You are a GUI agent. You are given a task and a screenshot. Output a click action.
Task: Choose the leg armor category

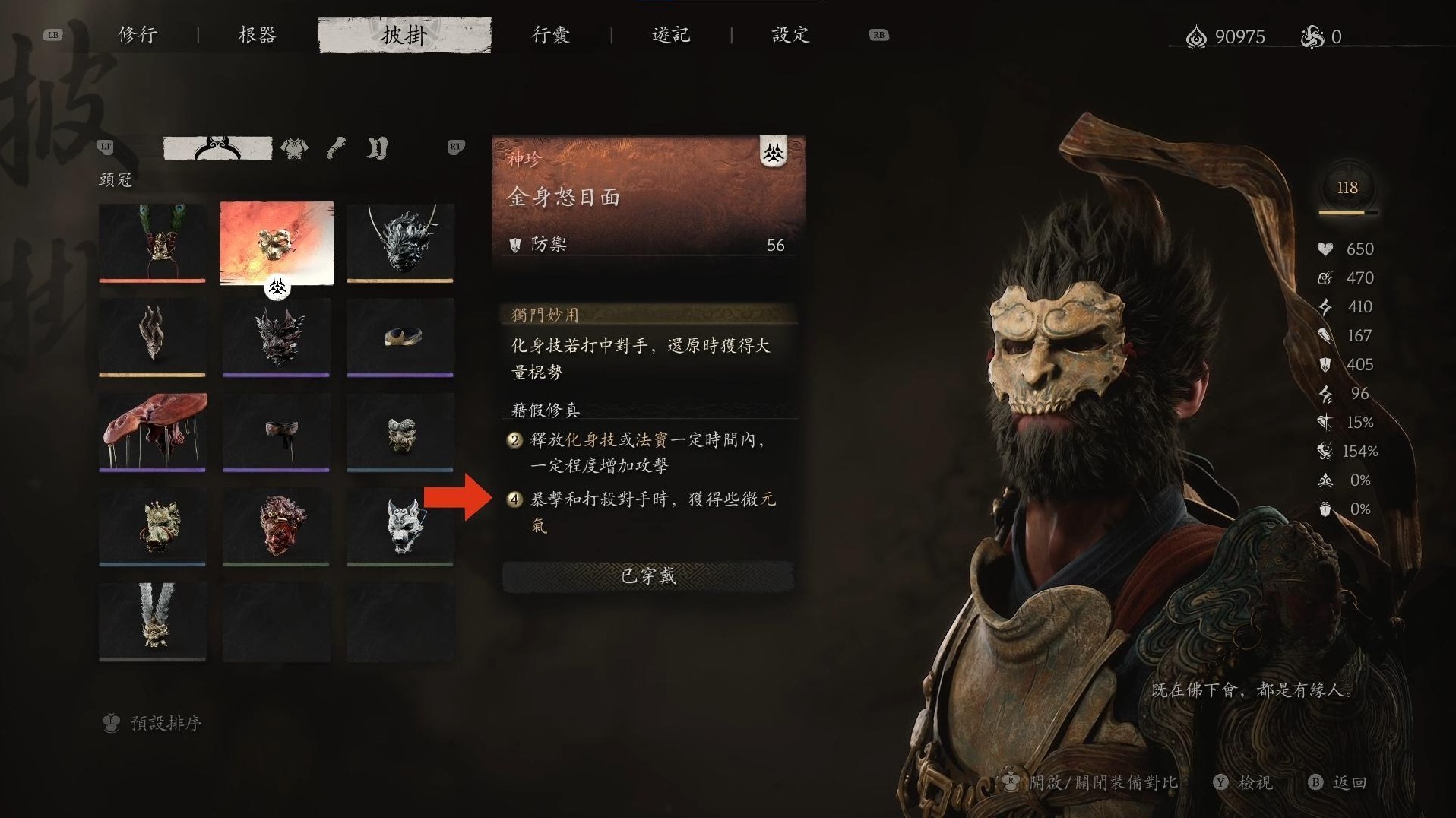(377, 147)
